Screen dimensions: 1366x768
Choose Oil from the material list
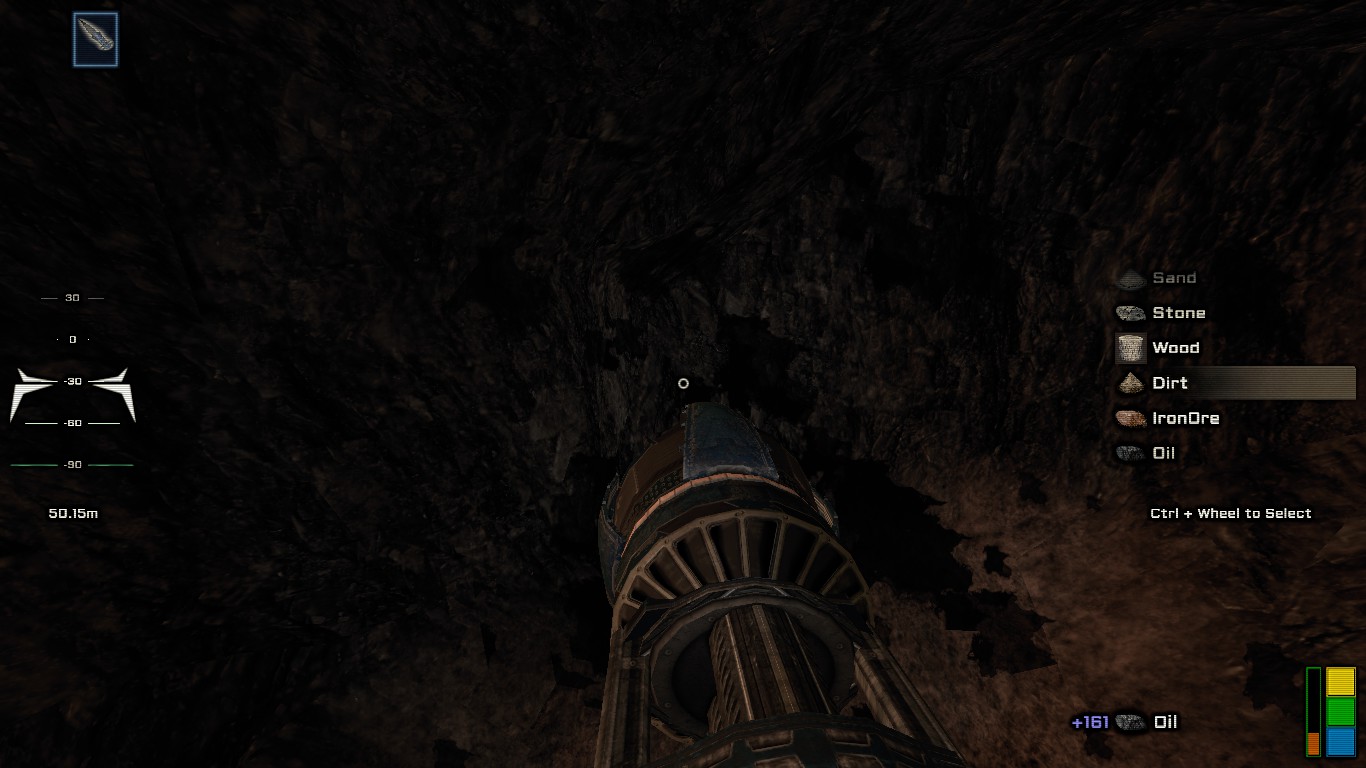[x=1163, y=453]
